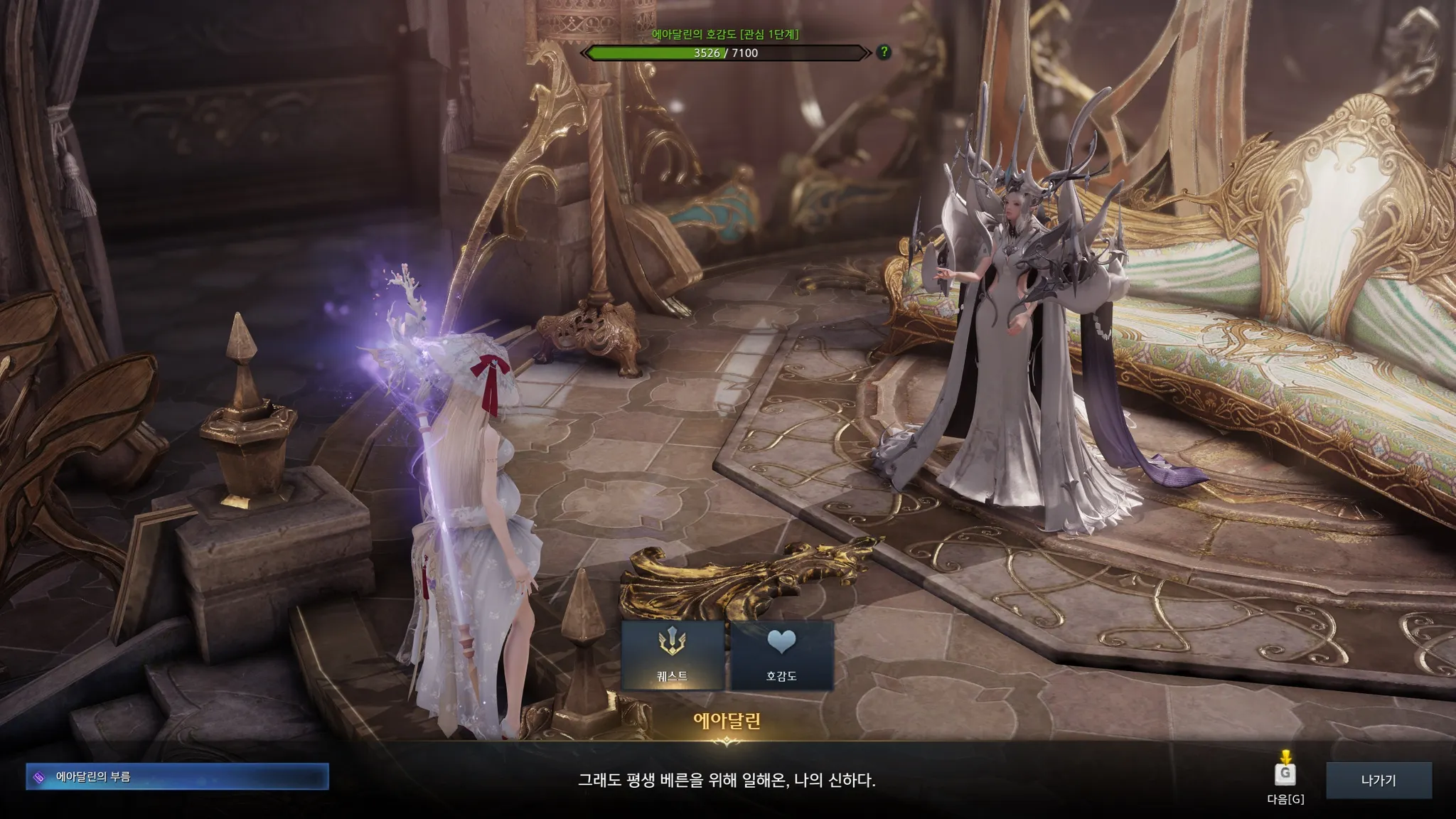Open the 퀘스트 (Quest) option
This screenshot has width=1456, height=819.
[x=673, y=655]
